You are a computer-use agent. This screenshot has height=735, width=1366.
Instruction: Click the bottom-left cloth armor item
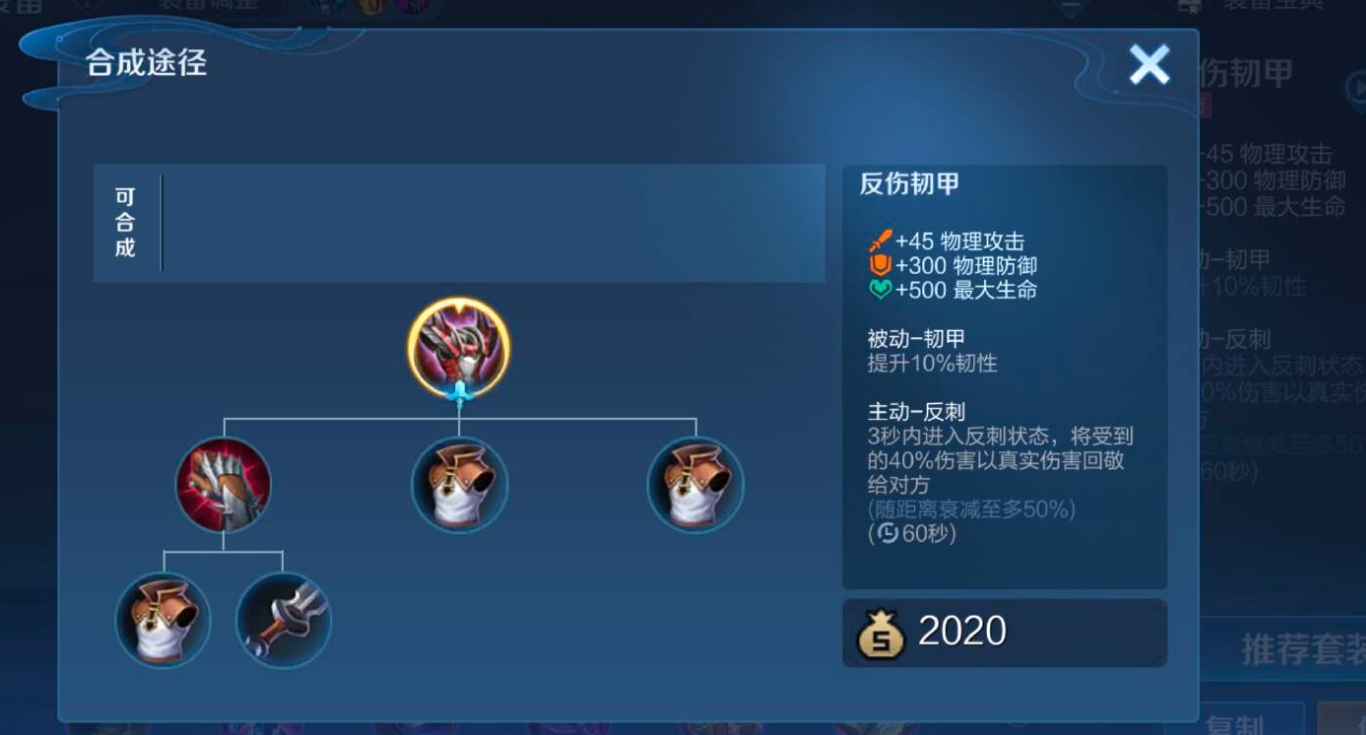[163, 619]
